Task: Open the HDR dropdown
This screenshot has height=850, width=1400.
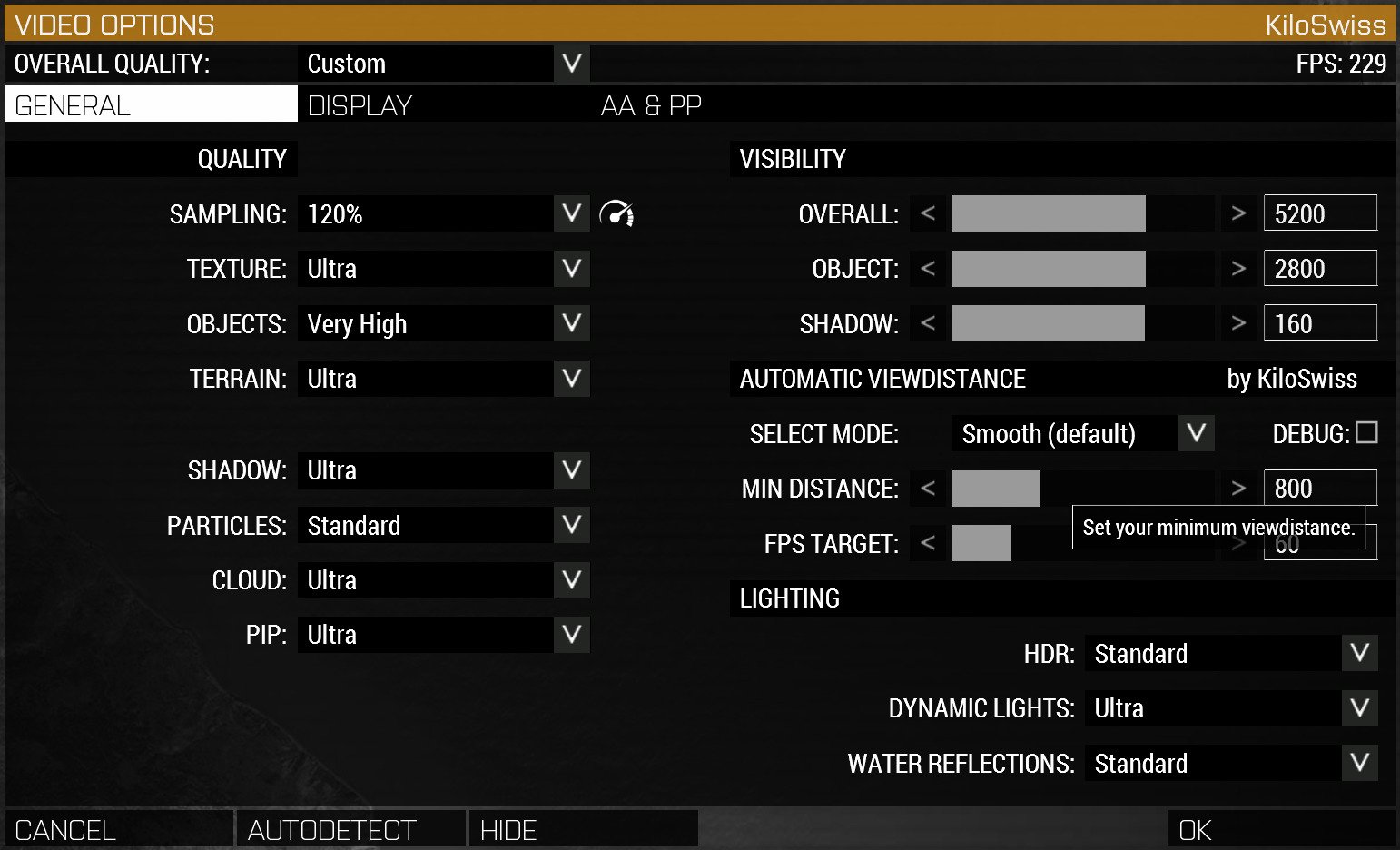Action: point(1359,653)
